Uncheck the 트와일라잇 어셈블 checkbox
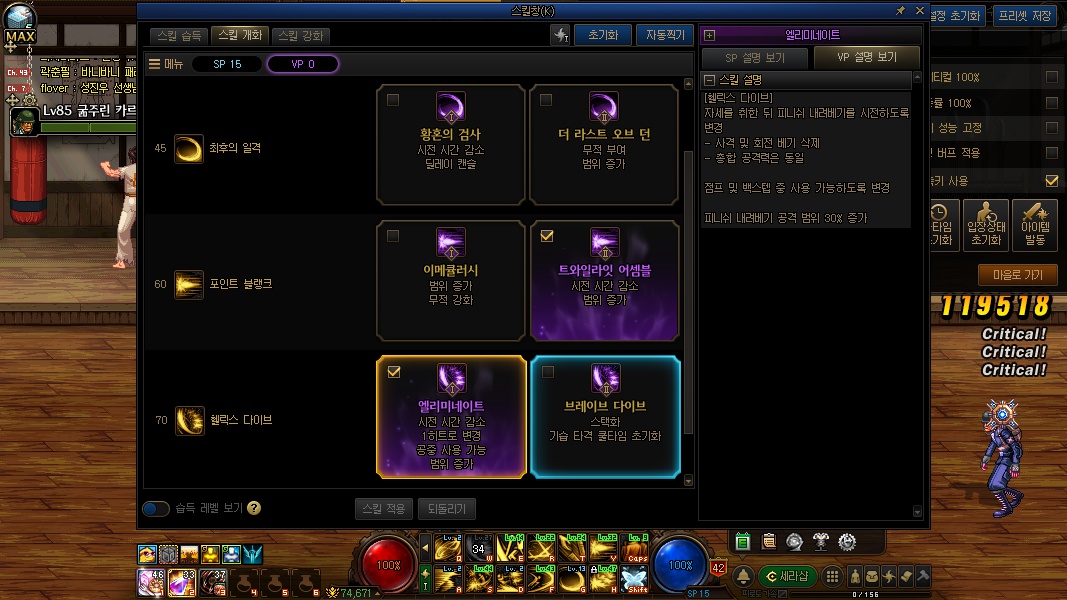 point(546,236)
